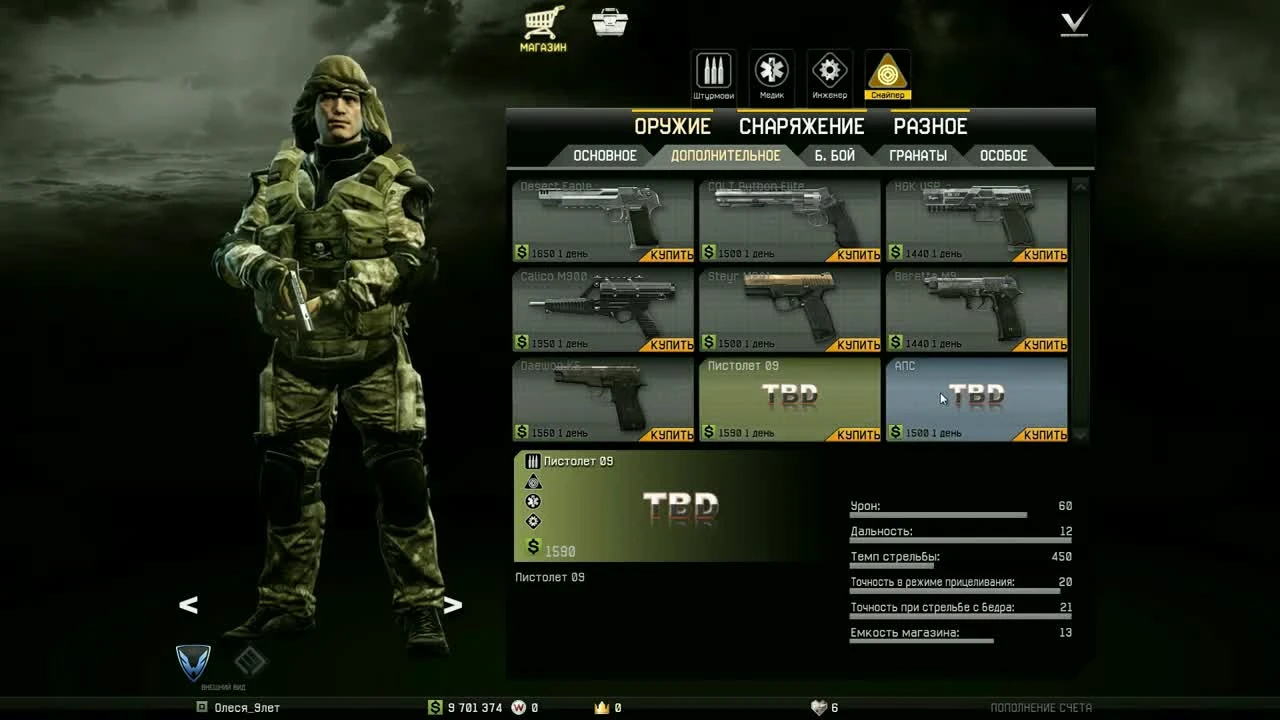Image resolution: width=1280 pixels, height=720 pixels.
Task: Open the ГРАНАТЫ weapon category tab
Action: tap(917, 155)
